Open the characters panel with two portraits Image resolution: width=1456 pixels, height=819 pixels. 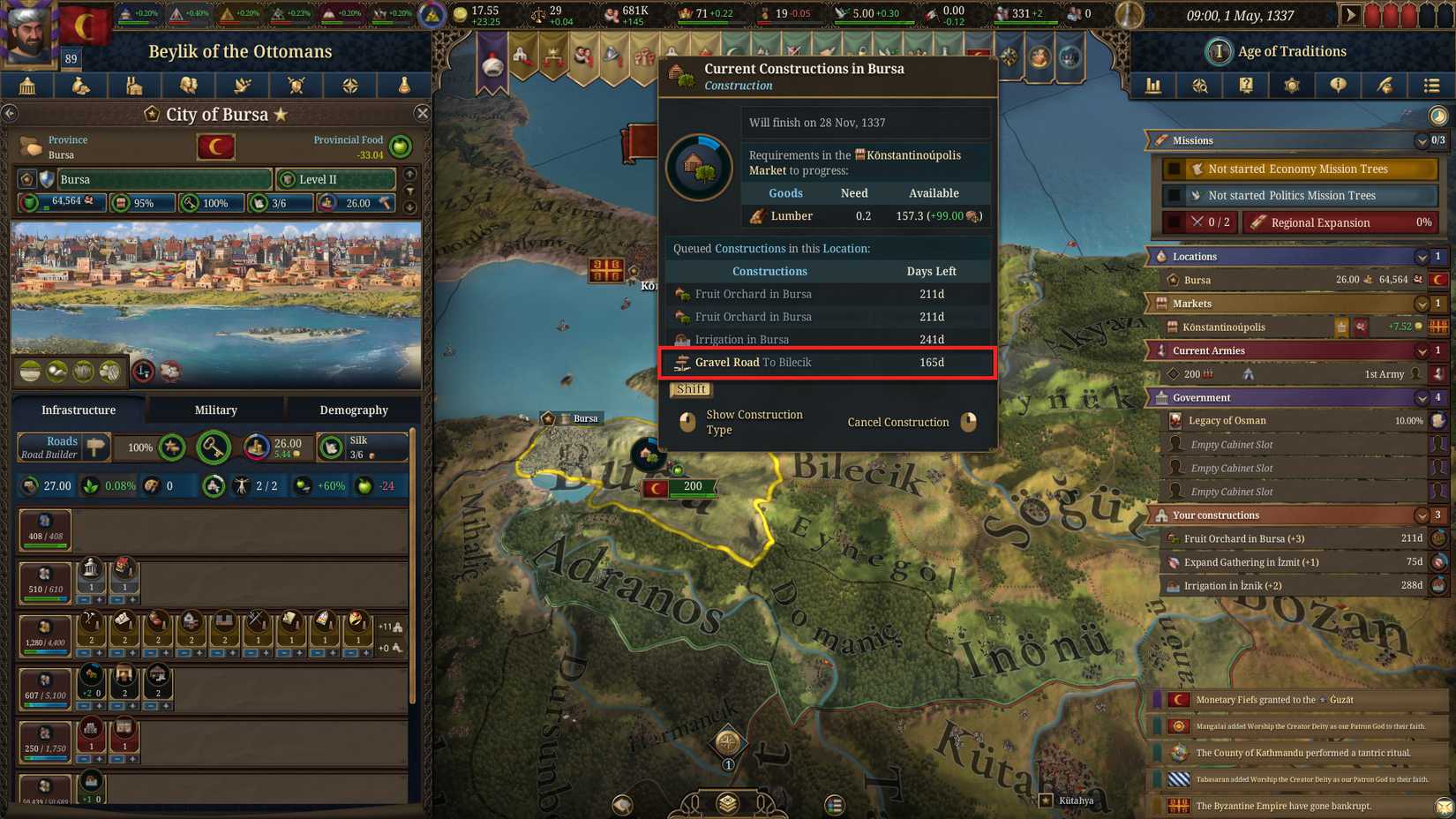188,86
